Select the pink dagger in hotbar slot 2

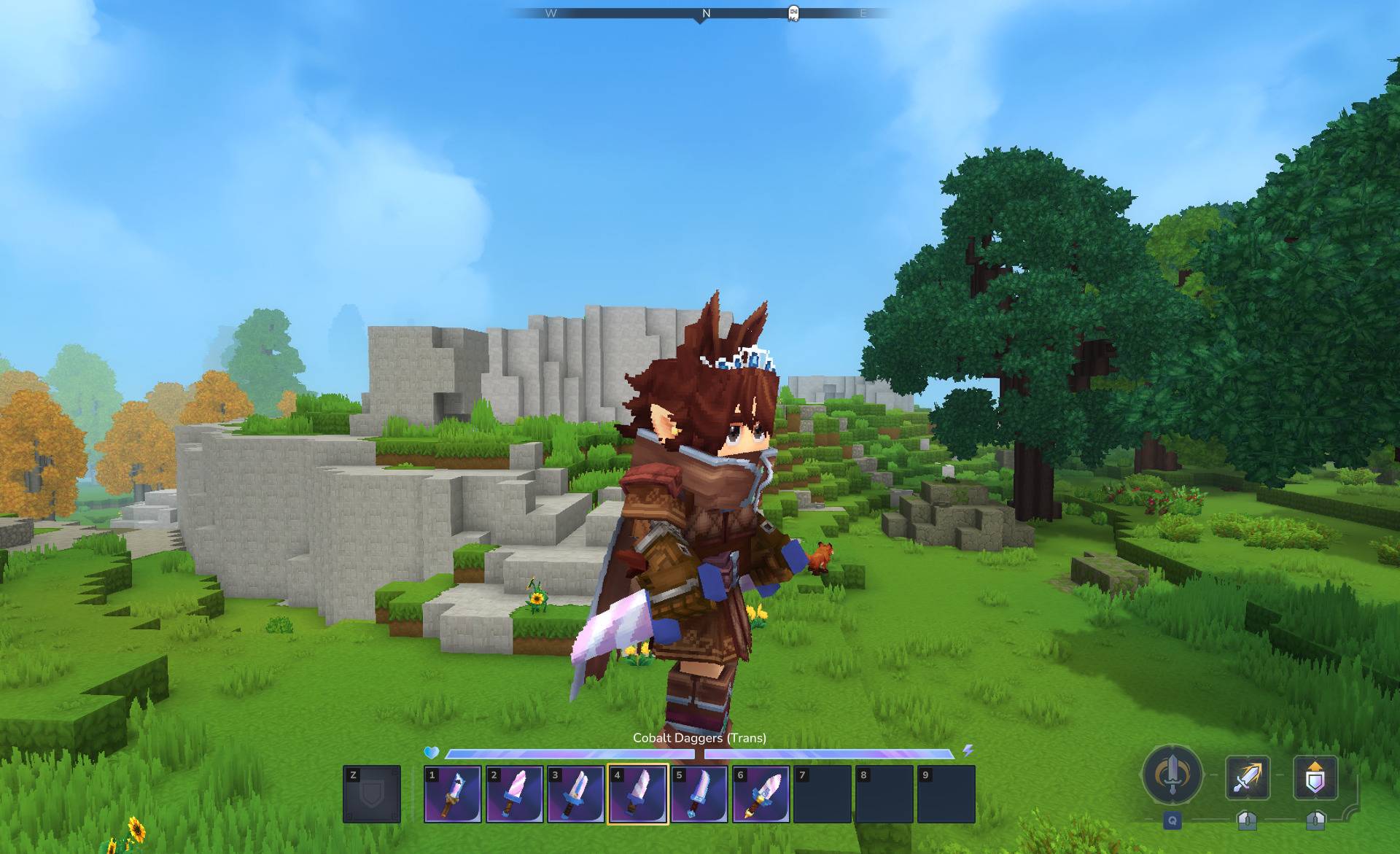tap(514, 794)
